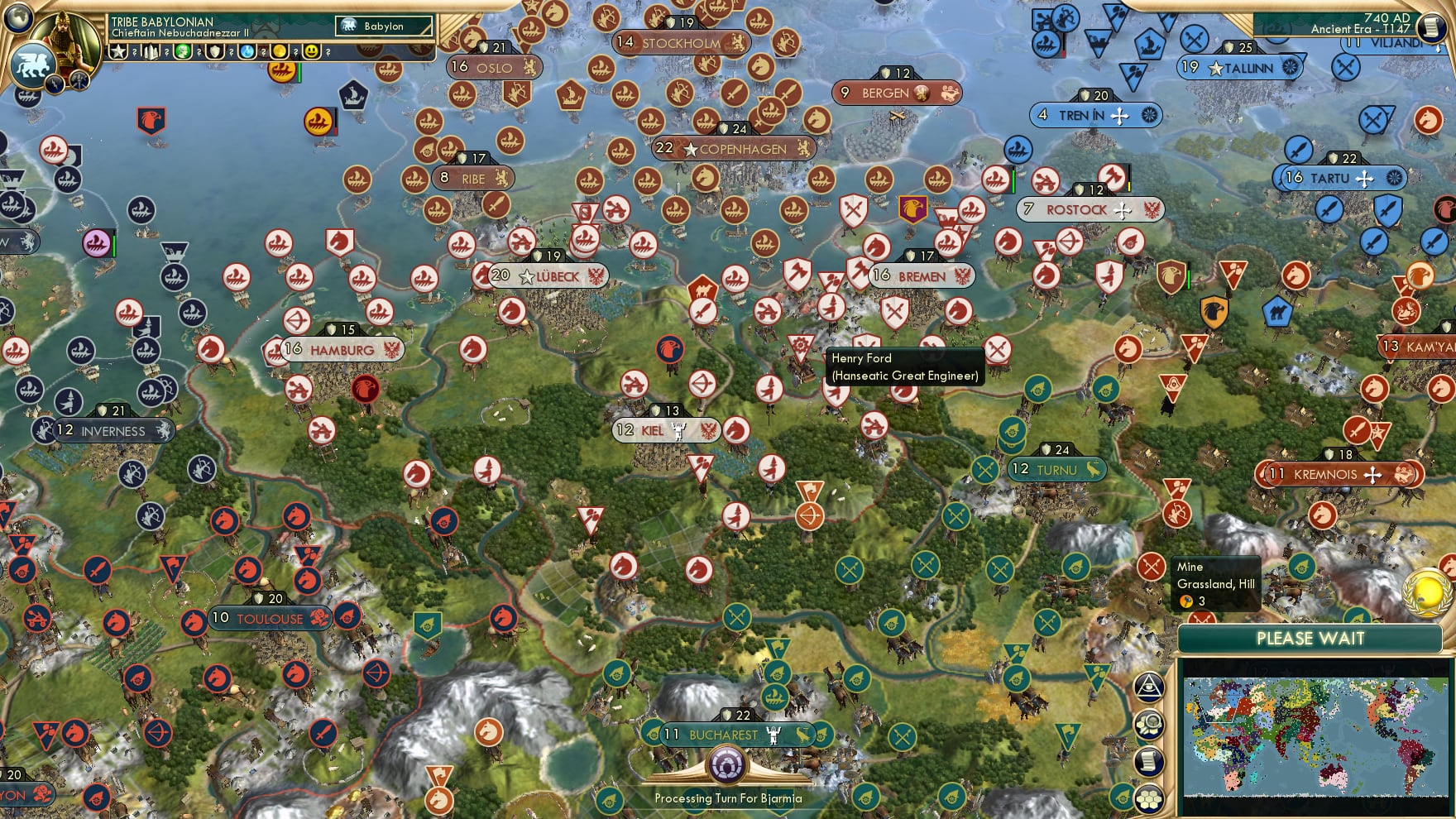Toggle the hex grid icon by the minimap
The image size is (1456, 819).
[x=1149, y=798]
